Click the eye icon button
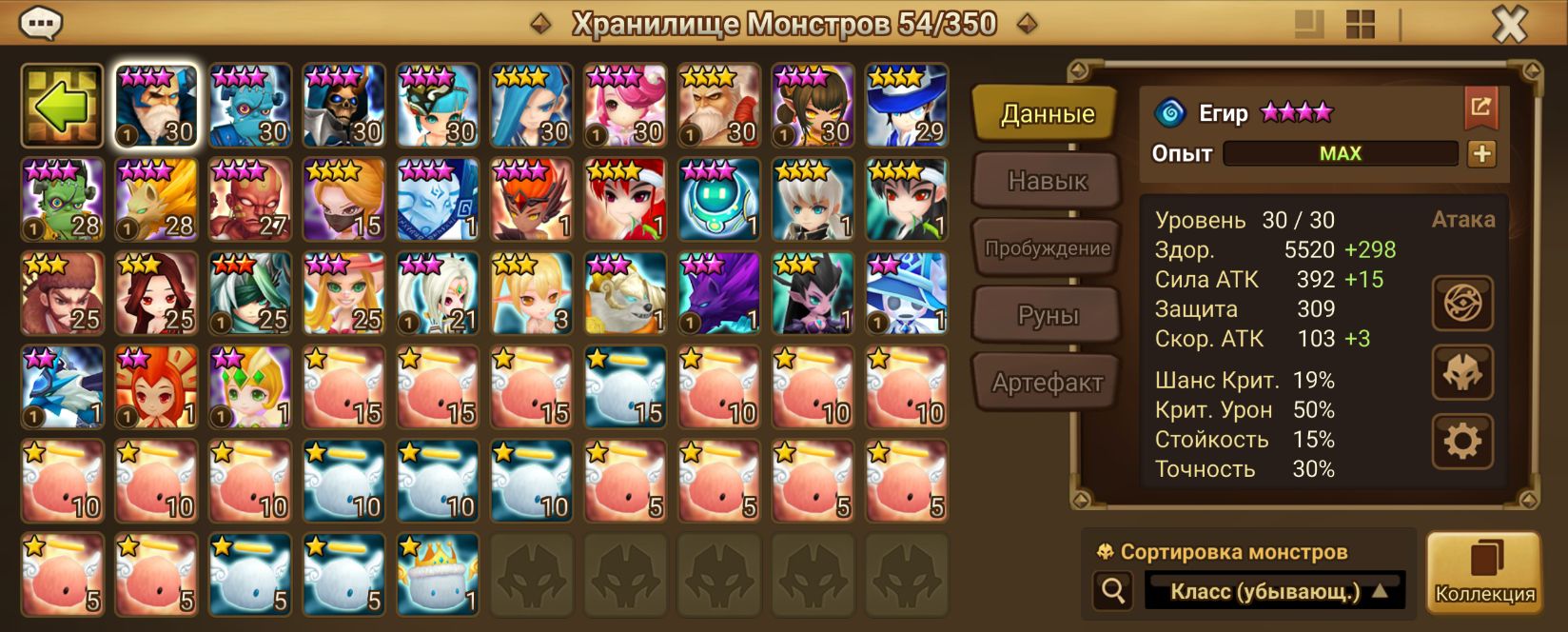Viewport: 1568px width, 632px height. (x=1462, y=304)
